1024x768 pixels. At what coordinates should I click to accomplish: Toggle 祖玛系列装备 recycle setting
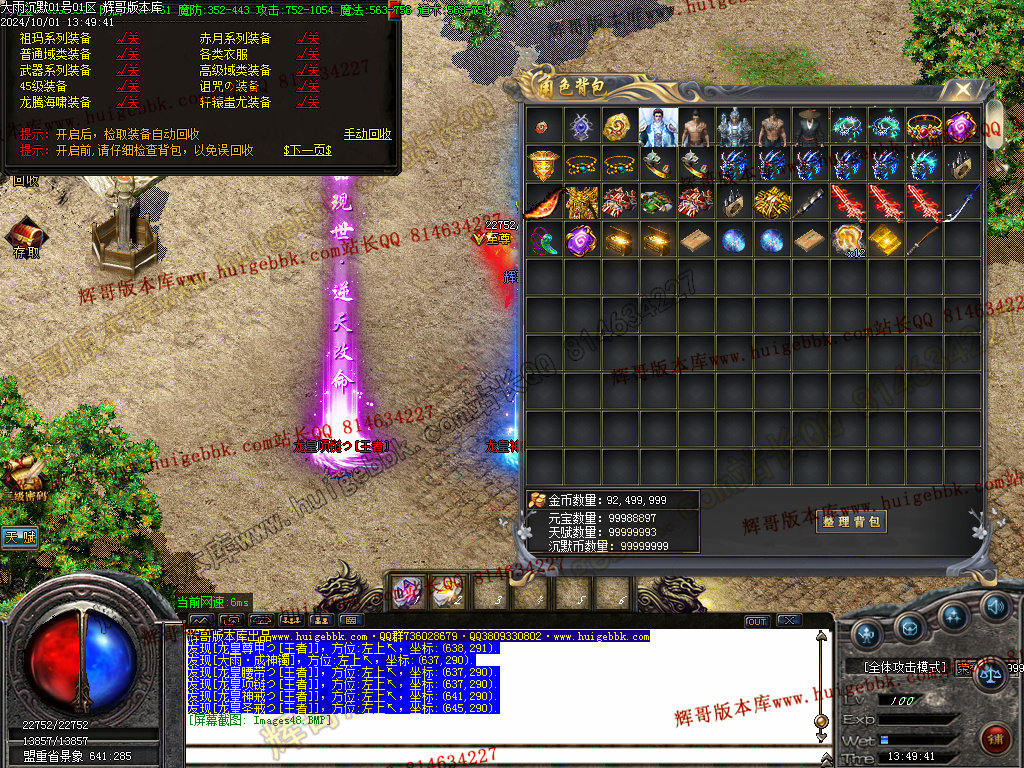point(128,39)
